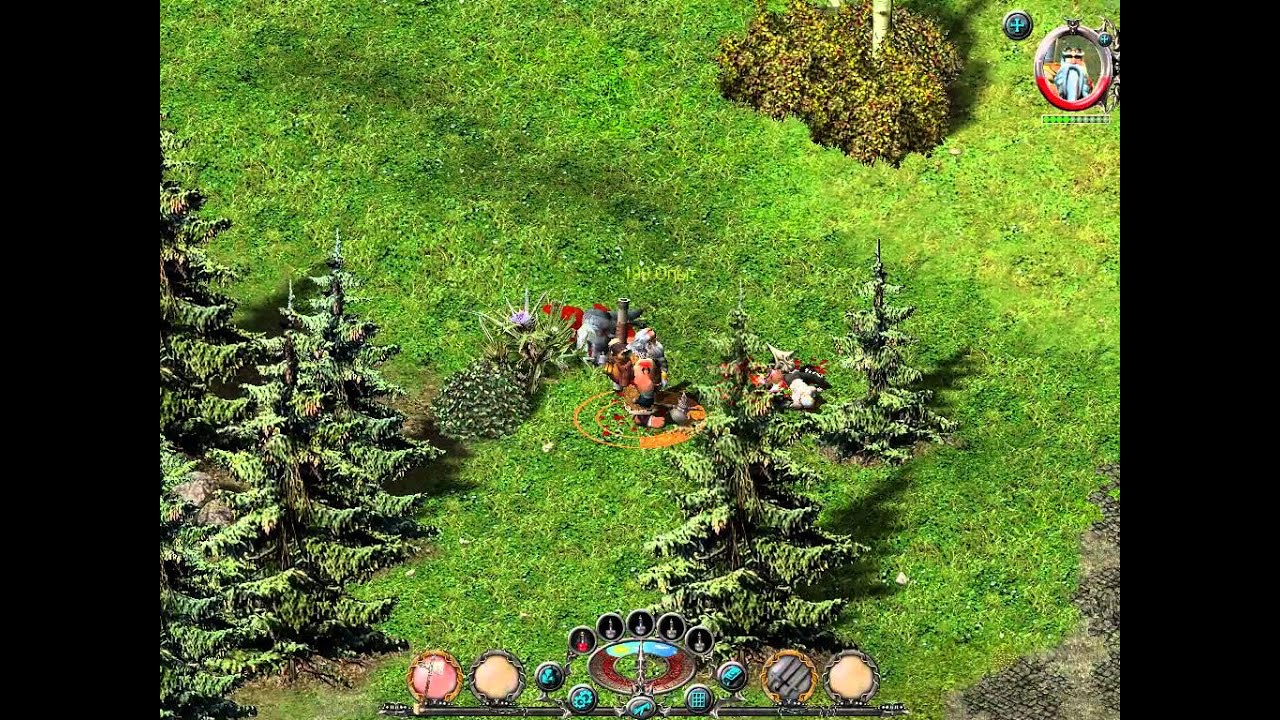Click the teal button below the compass
The height and width of the screenshot is (720, 1280).
click(x=640, y=707)
